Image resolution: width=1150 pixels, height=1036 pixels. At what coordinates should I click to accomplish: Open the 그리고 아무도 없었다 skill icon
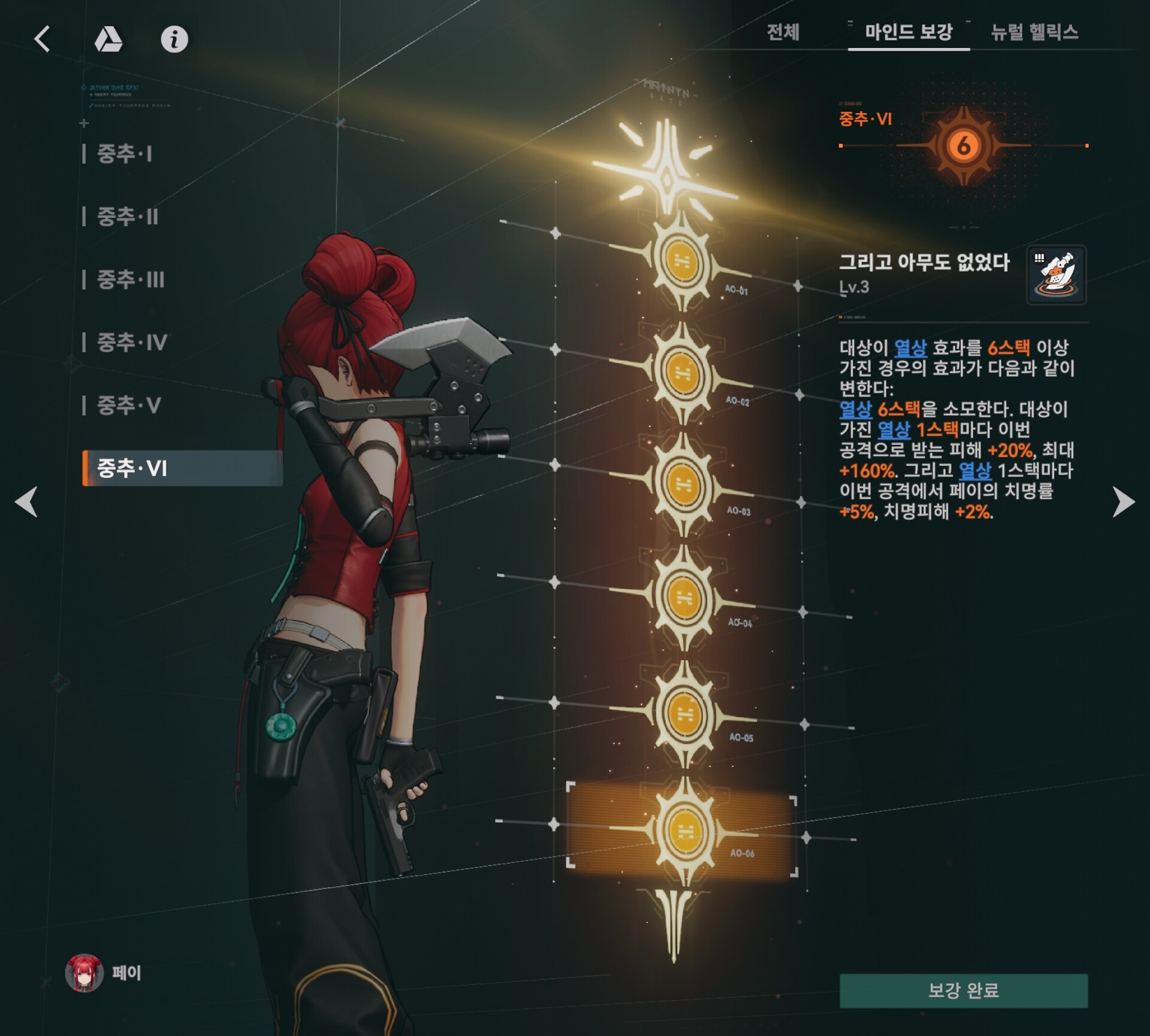1056,275
